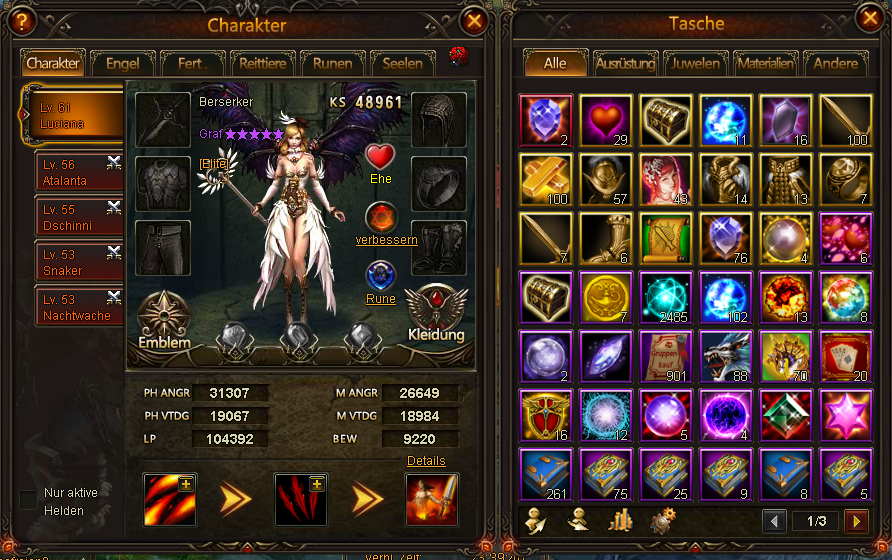Select the Juwelen bag category
Viewport: 892px width, 560px height.
pyautogui.click(x=695, y=63)
